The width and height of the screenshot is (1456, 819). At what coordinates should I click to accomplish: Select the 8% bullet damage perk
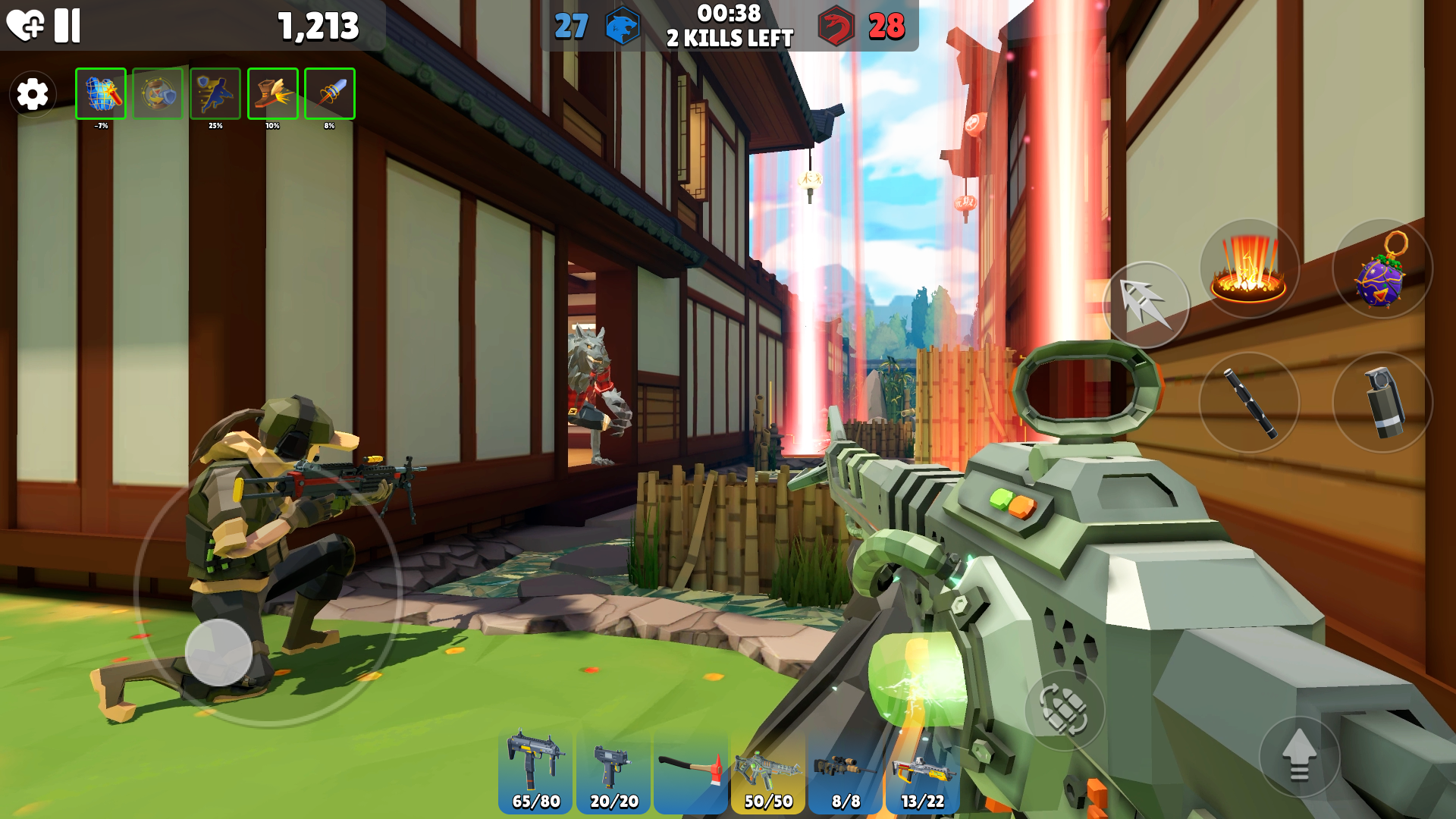click(x=330, y=93)
